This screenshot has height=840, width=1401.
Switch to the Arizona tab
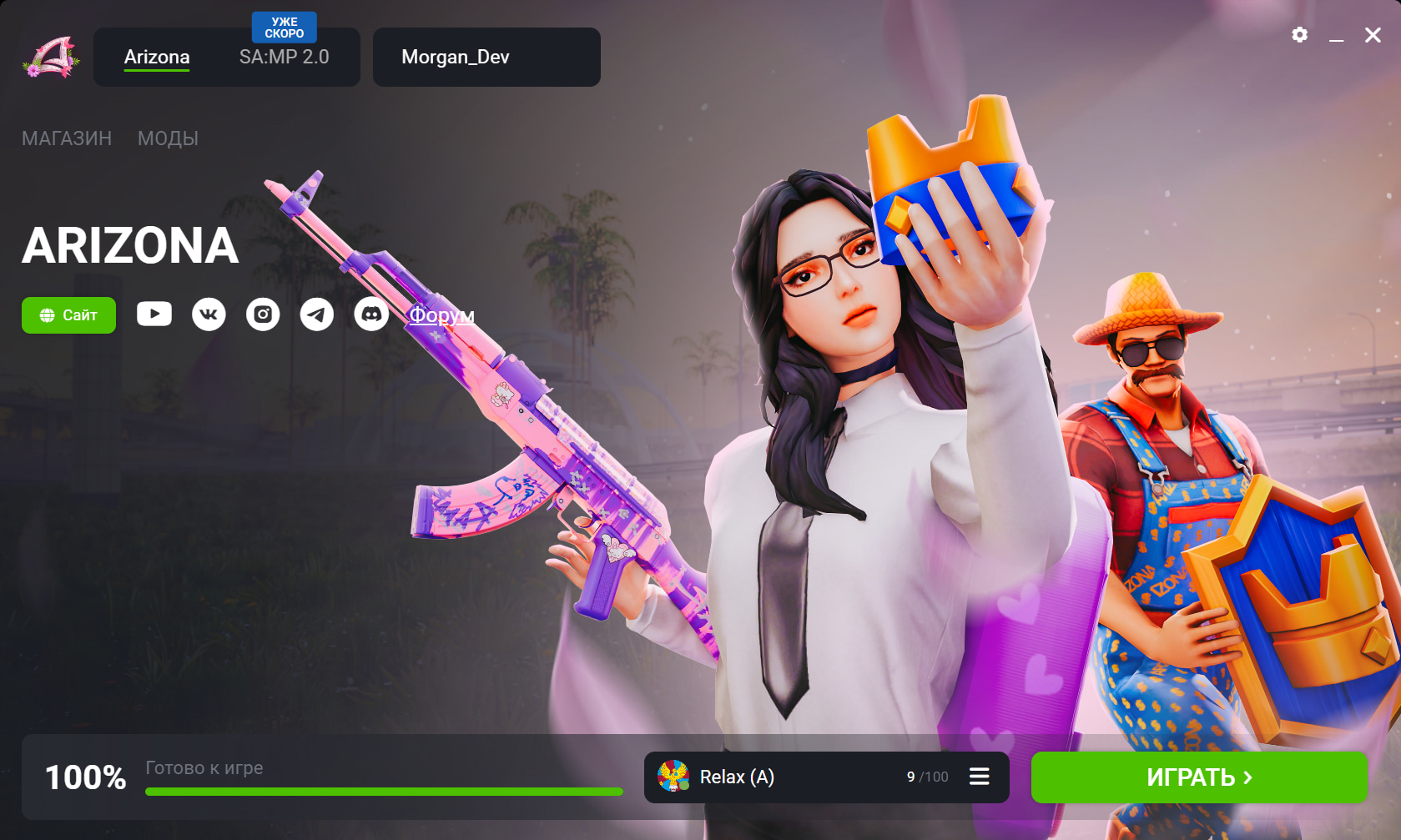point(157,57)
